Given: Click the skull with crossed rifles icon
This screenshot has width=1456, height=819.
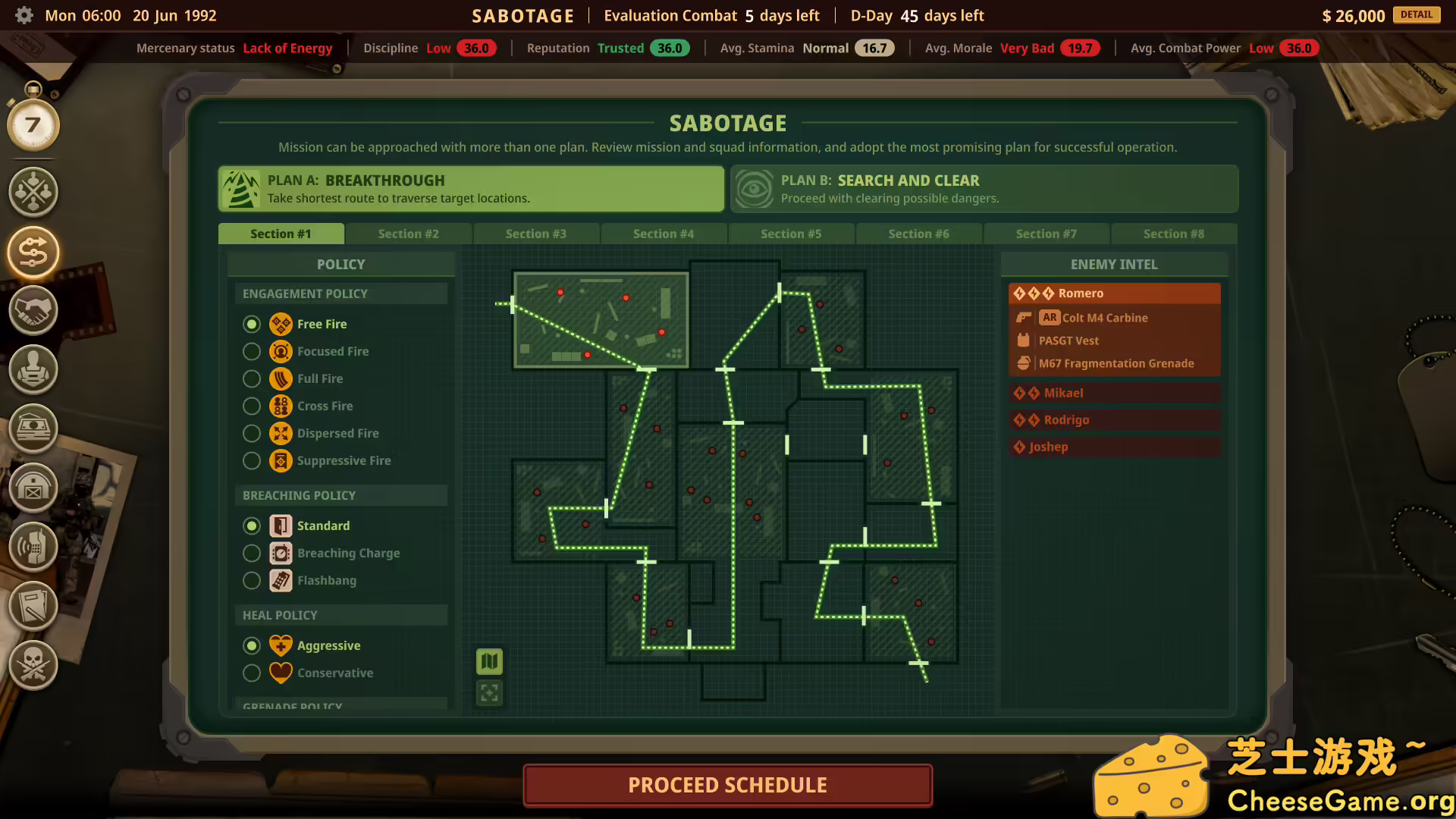Looking at the screenshot, I should (x=33, y=665).
